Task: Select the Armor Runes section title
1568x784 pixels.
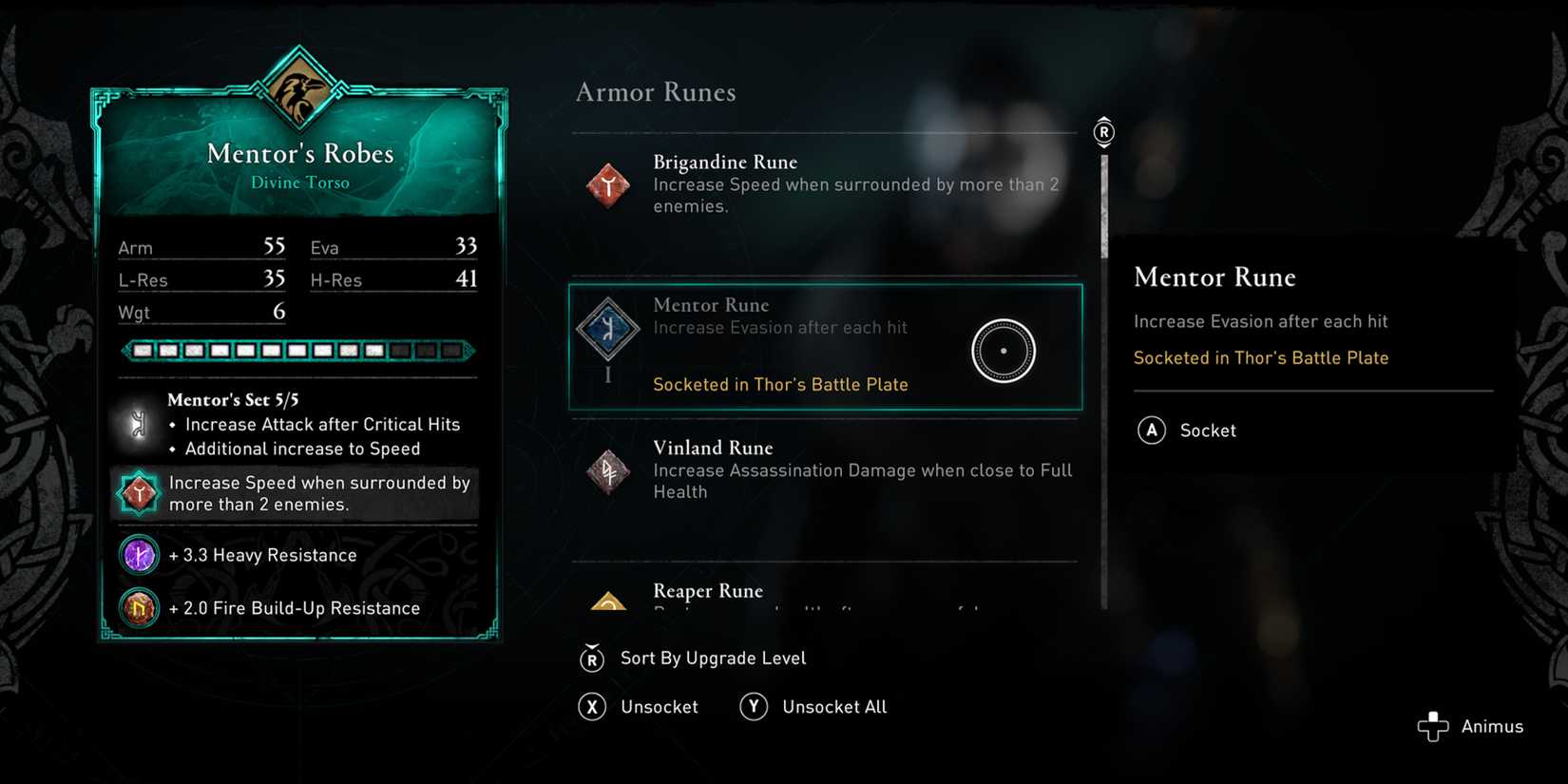Action: coord(656,92)
